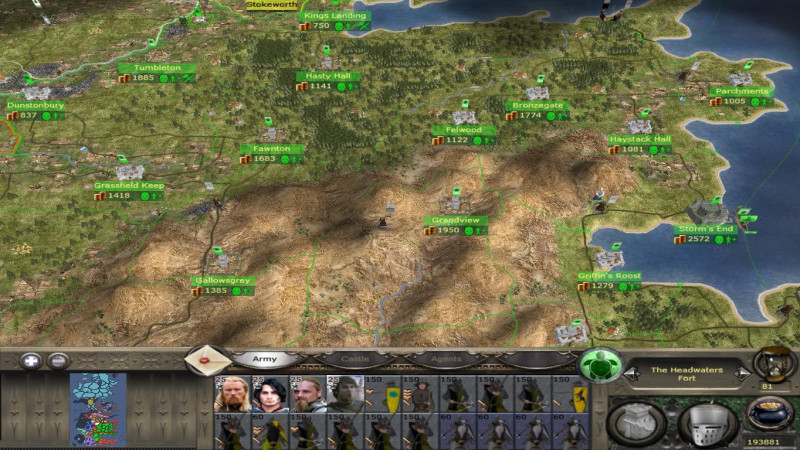Select the previous fort with left arrow
Viewport: 800px width, 450px height.
[632, 373]
